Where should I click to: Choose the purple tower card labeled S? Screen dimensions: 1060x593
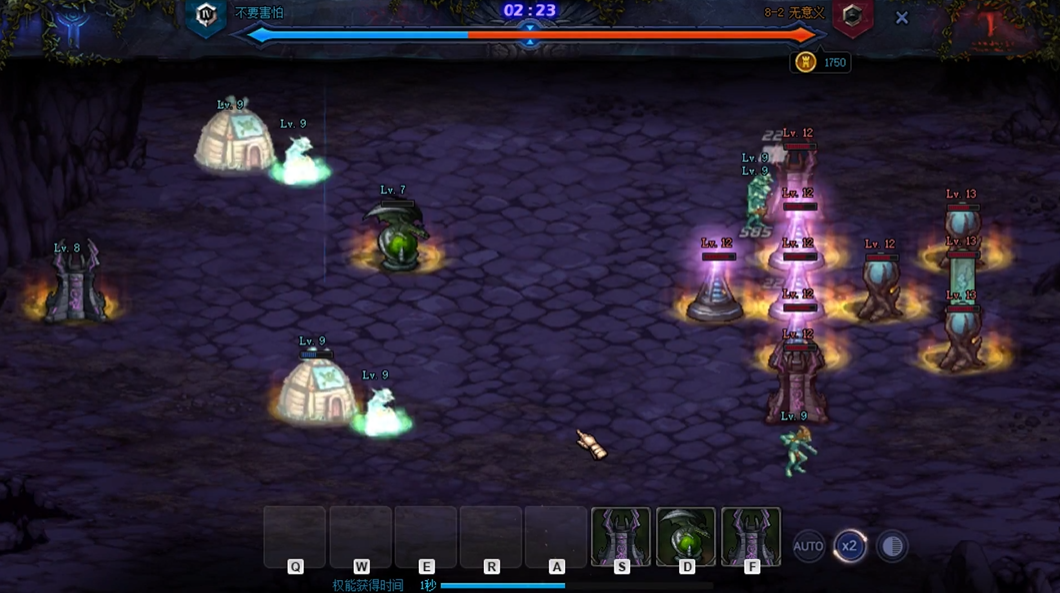(x=621, y=537)
